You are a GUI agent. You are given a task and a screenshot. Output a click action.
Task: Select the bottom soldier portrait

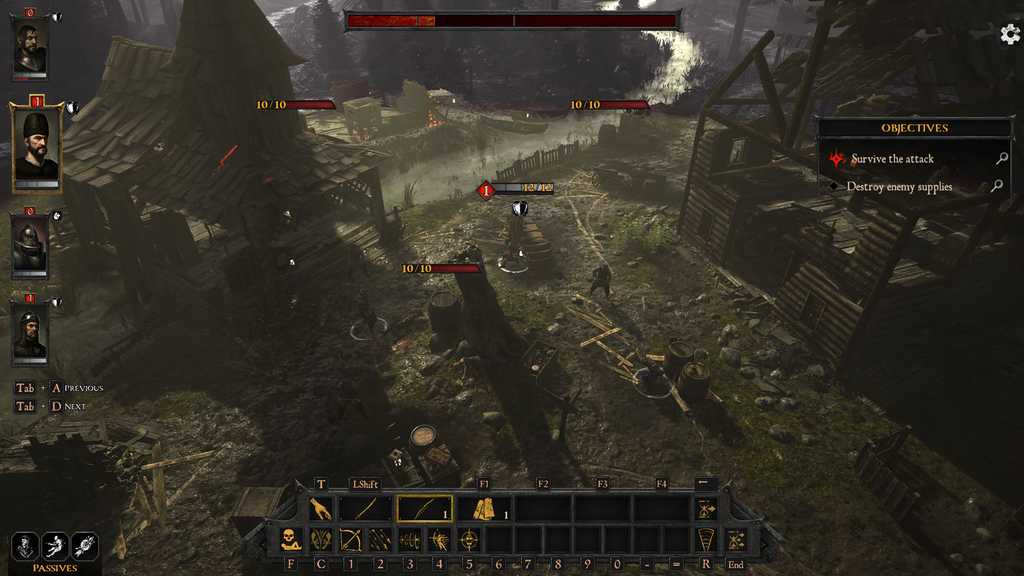click(x=29, y=334)
